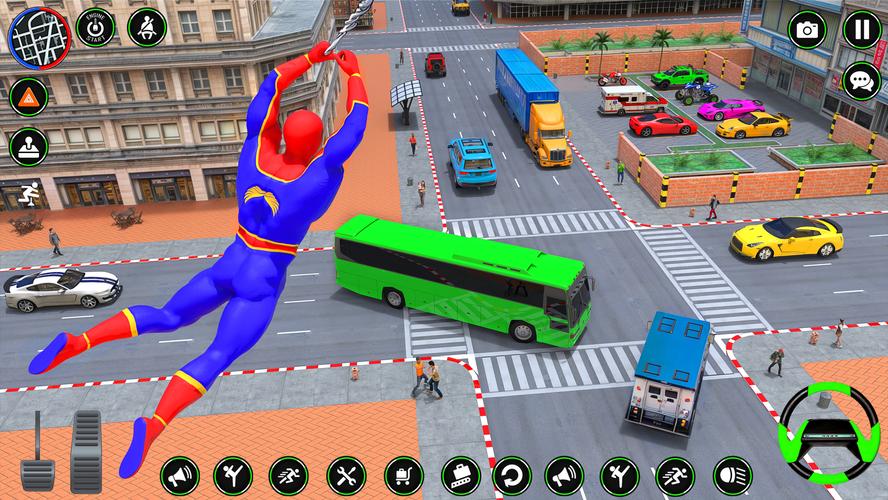Image resolution: width=888 pixels, height=500 pixels.
Task: Tap the Engine Start button
Action: [x=96, y=27]
